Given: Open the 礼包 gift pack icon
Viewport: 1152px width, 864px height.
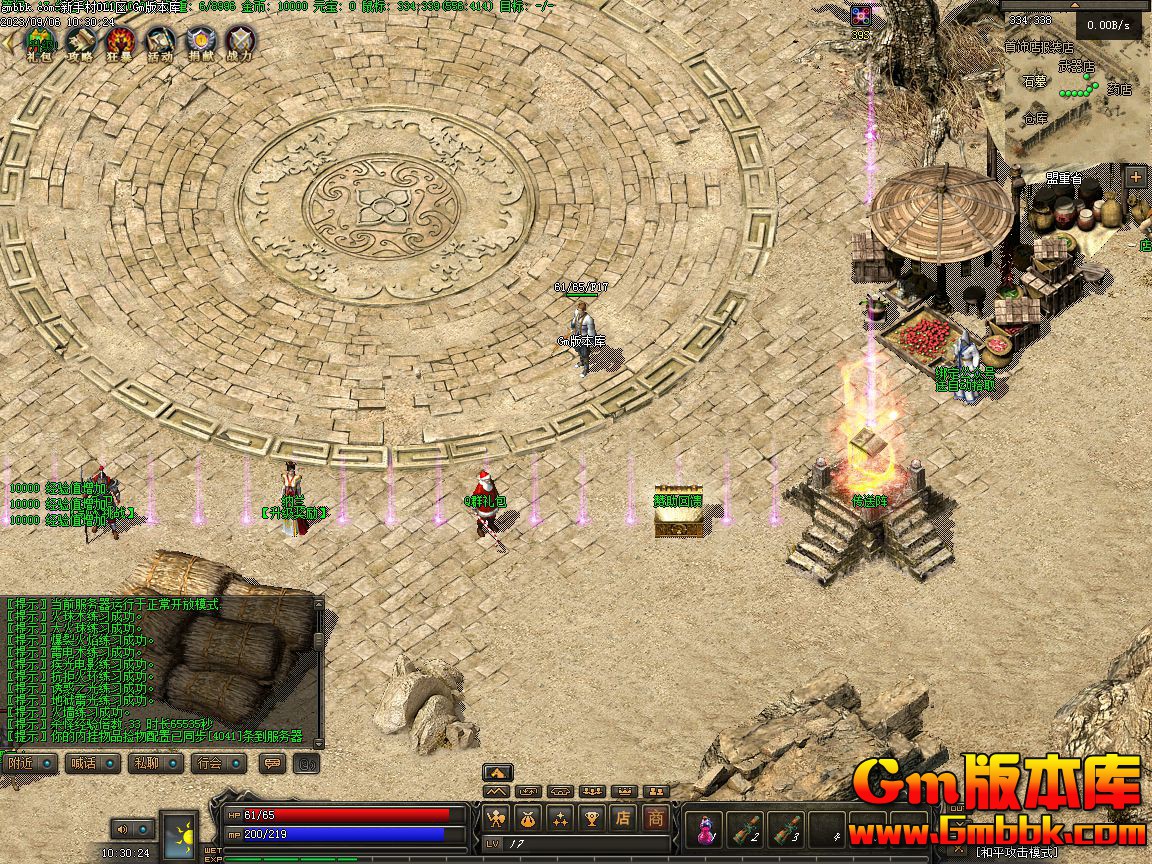Looking at the screenshot, I should tap(40, 42).
